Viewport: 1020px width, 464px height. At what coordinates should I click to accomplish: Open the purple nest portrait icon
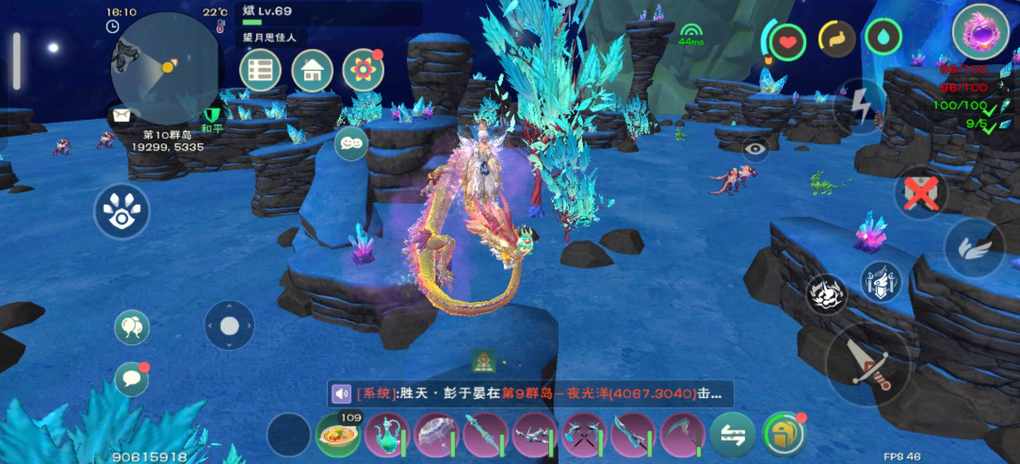980,32
